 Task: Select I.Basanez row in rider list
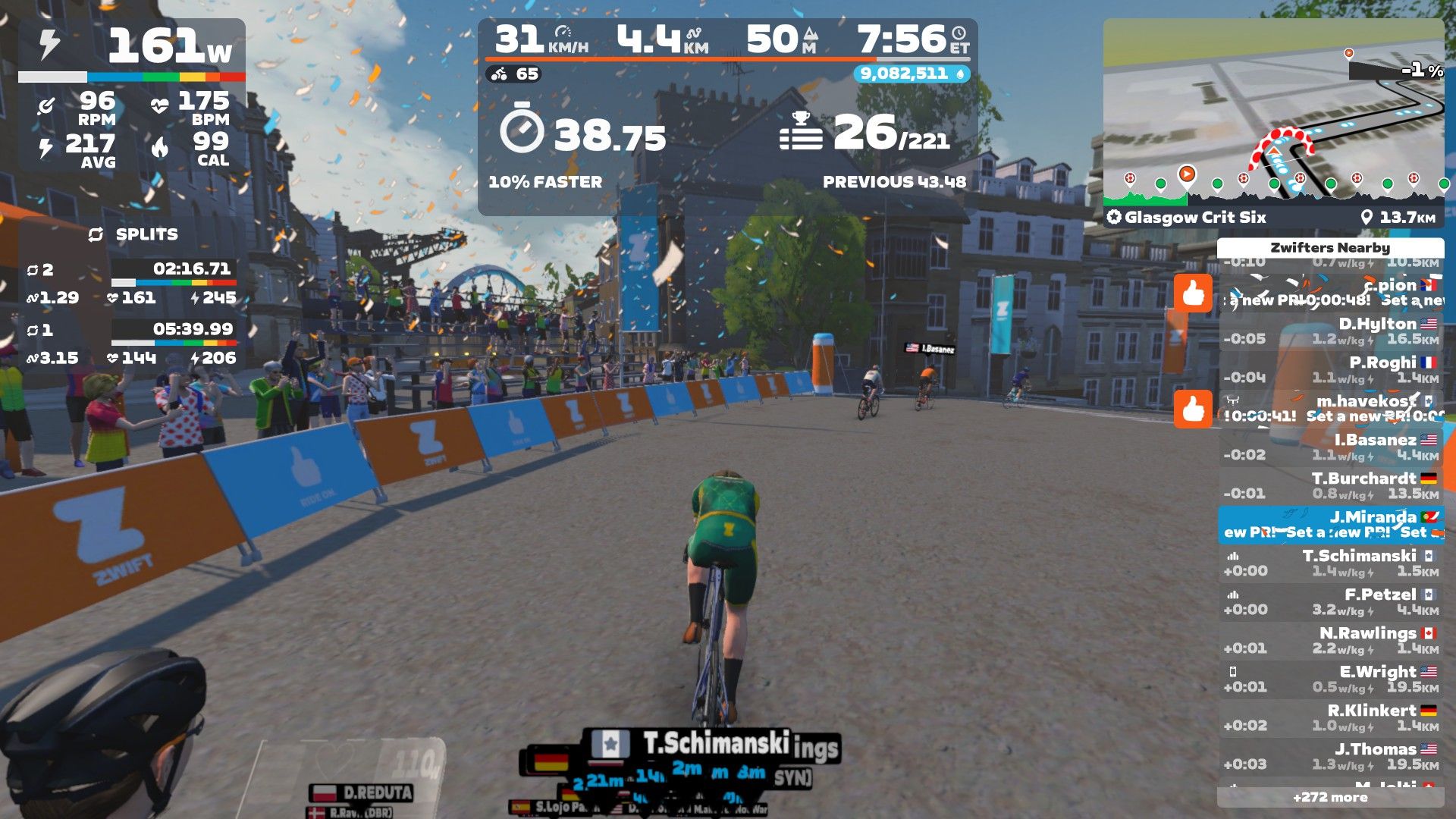pos(1331,447)
